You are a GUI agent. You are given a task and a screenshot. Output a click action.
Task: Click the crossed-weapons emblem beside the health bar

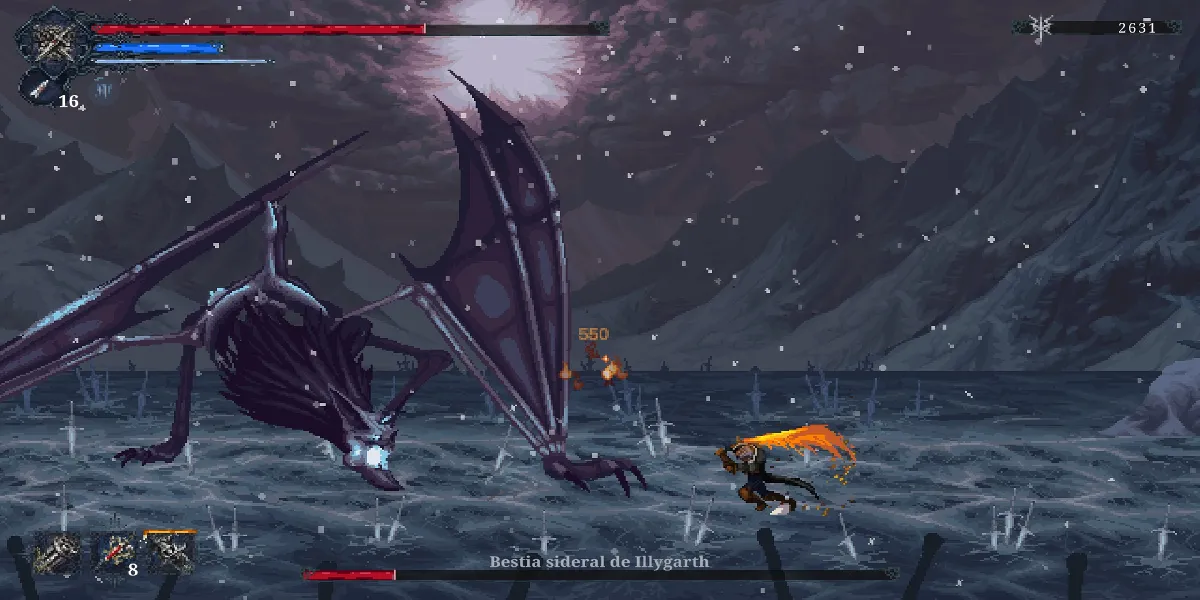click(50, 40)
